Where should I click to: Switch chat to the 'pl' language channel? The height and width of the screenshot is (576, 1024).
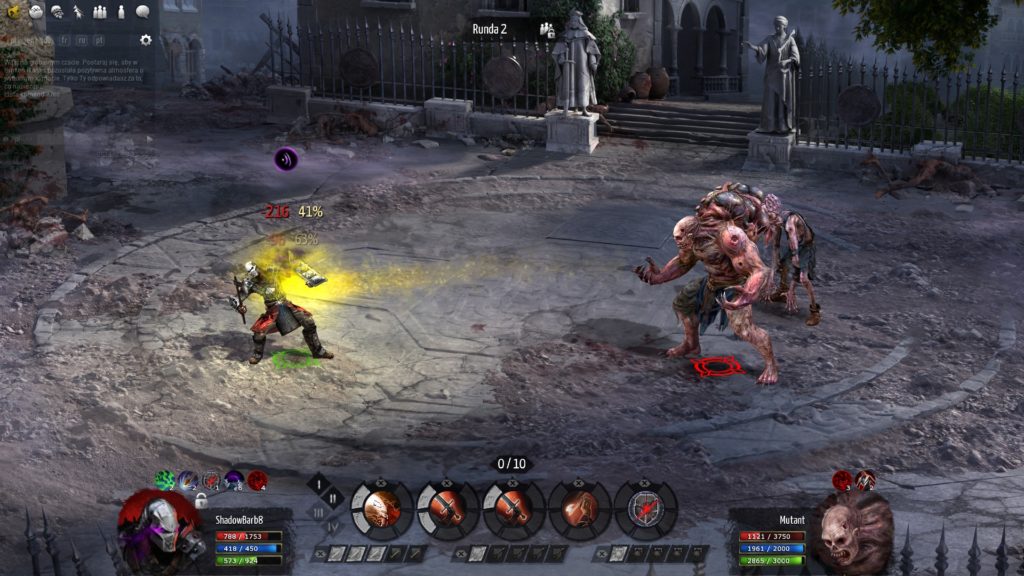pos(98,40)
